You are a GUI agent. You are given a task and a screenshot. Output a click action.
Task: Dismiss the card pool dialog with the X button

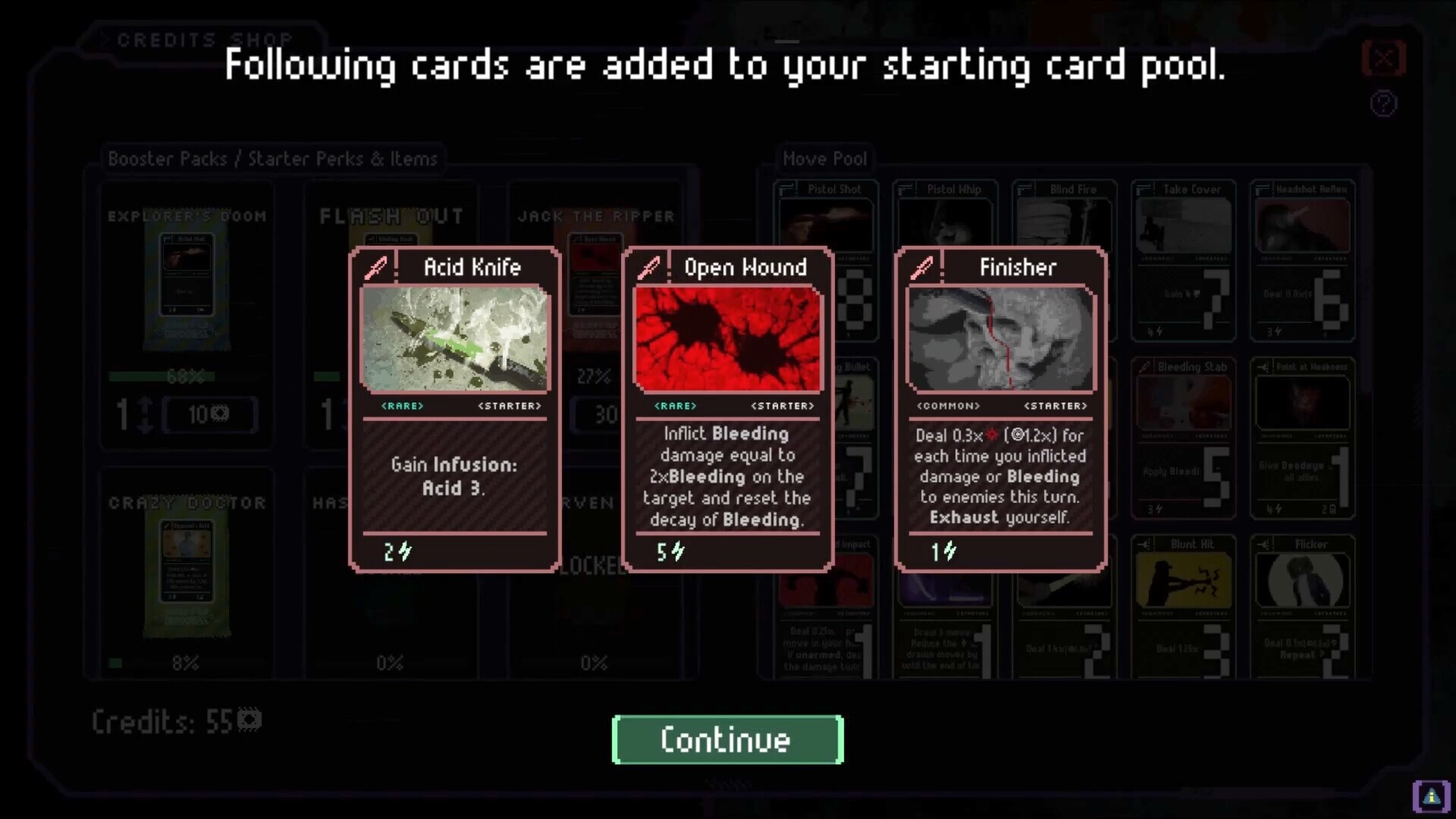1383,58
